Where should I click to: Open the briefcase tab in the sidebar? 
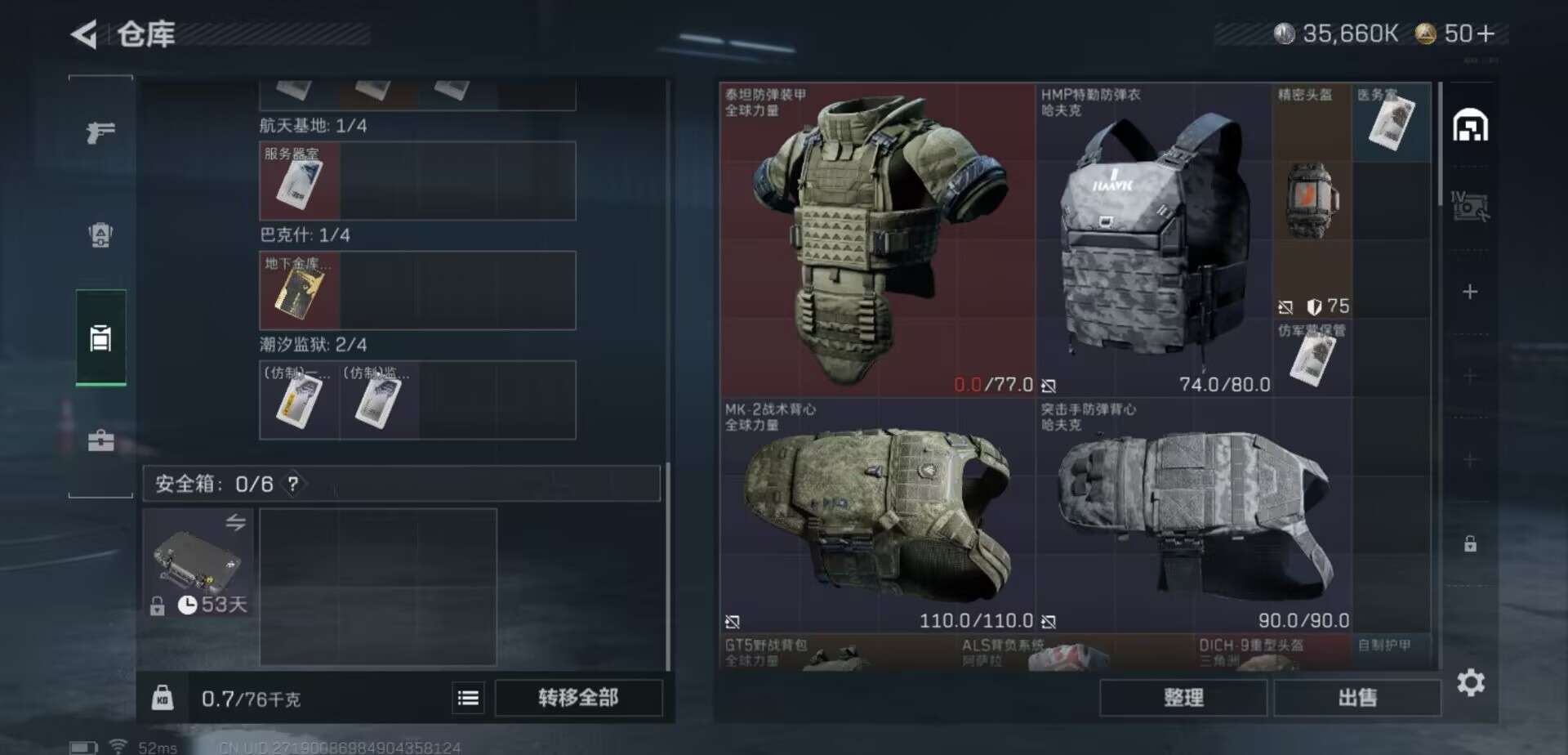100,441
